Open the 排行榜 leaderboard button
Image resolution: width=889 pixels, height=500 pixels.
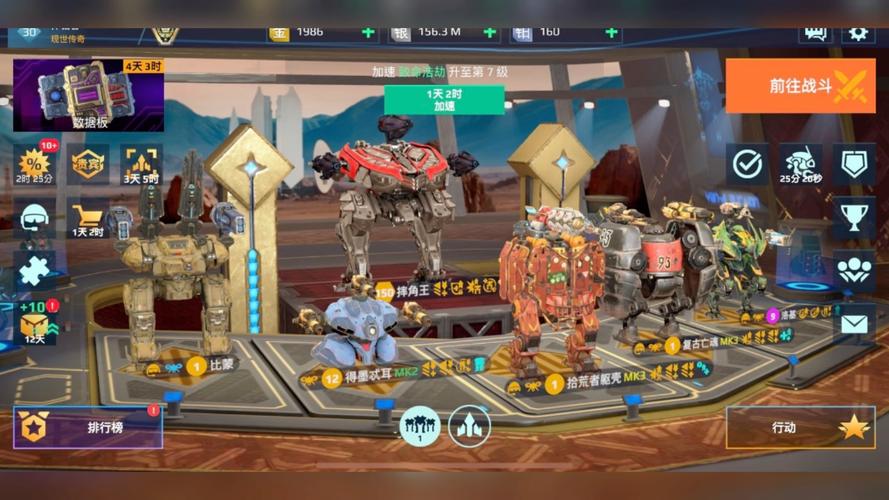coord(88,428)
